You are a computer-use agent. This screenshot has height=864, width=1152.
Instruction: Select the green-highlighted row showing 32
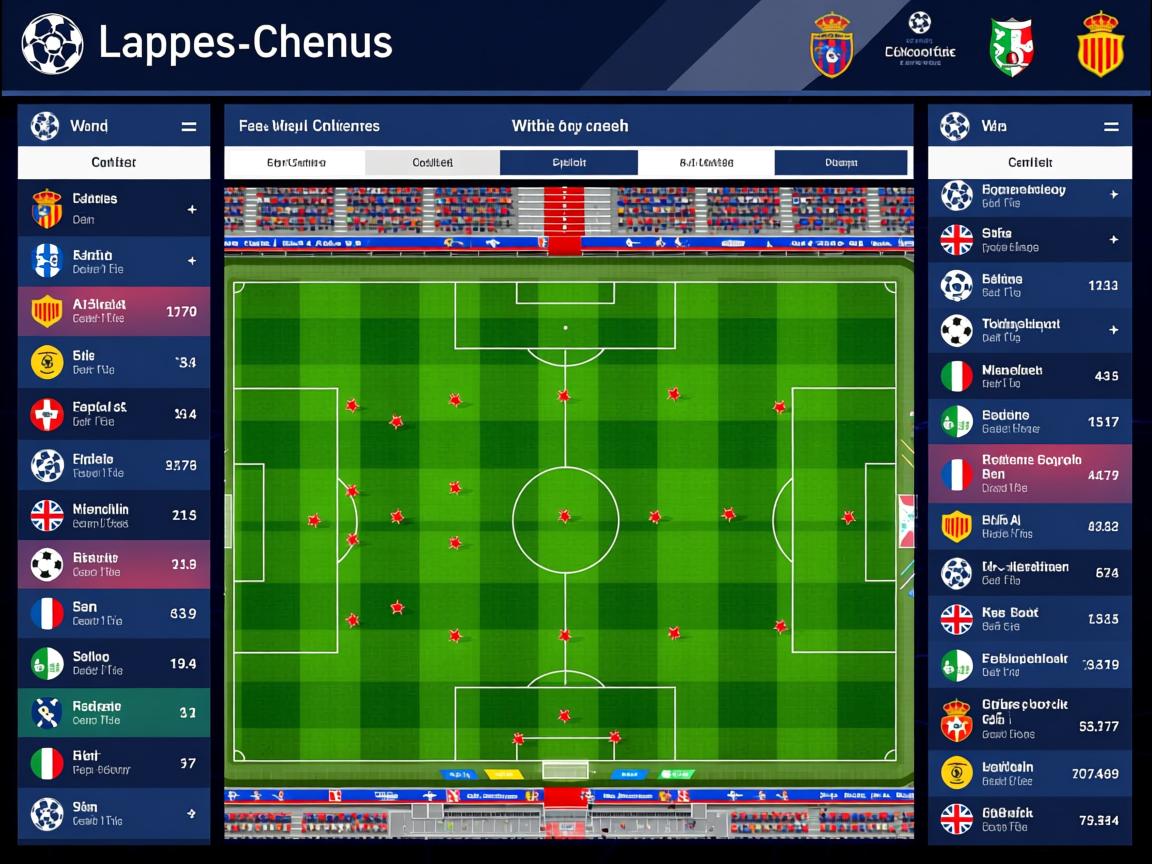point(114,712)
